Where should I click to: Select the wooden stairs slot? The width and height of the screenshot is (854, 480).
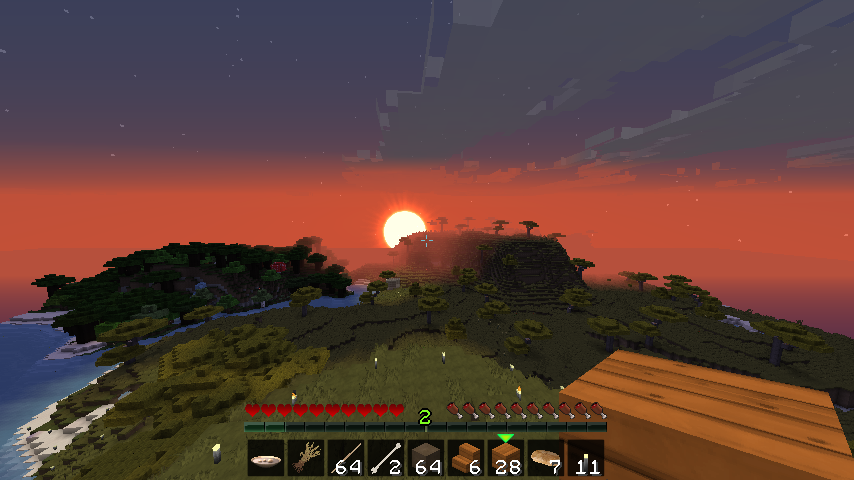coord(466,459)
